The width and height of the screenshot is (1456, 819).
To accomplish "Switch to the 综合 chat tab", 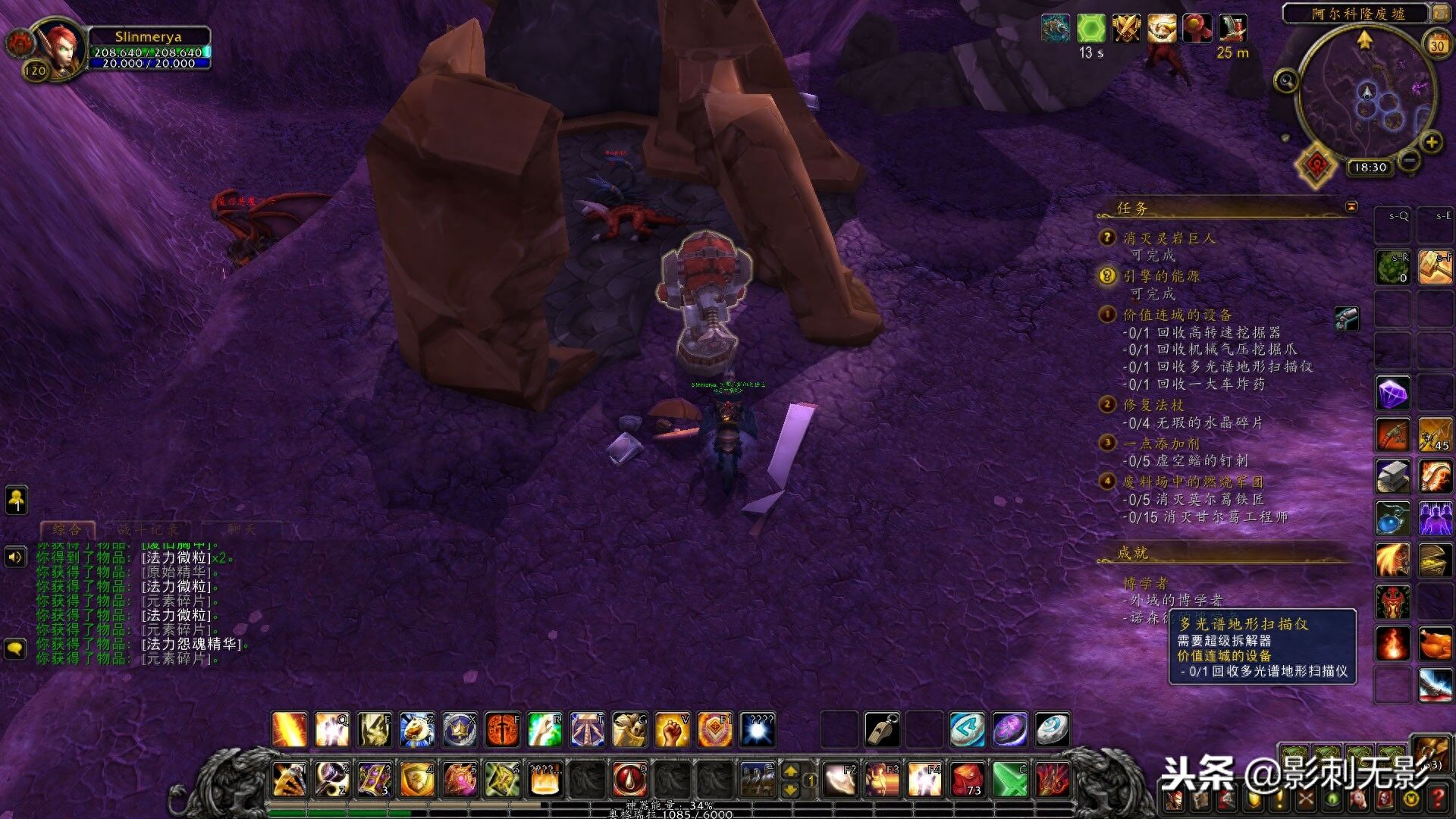I will coord(67,529).
